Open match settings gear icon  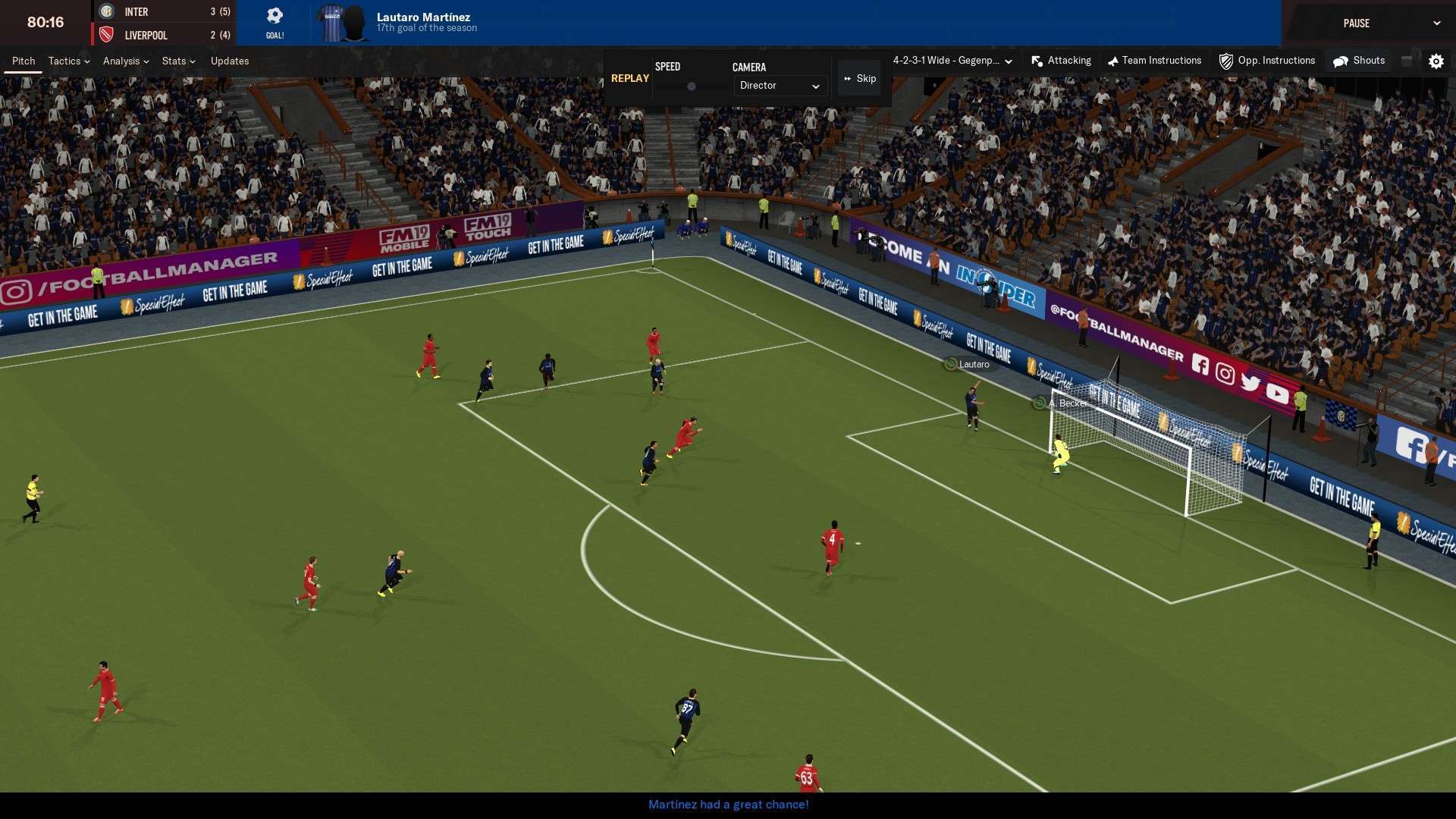pyautogui.click(x=1436, y=61)
